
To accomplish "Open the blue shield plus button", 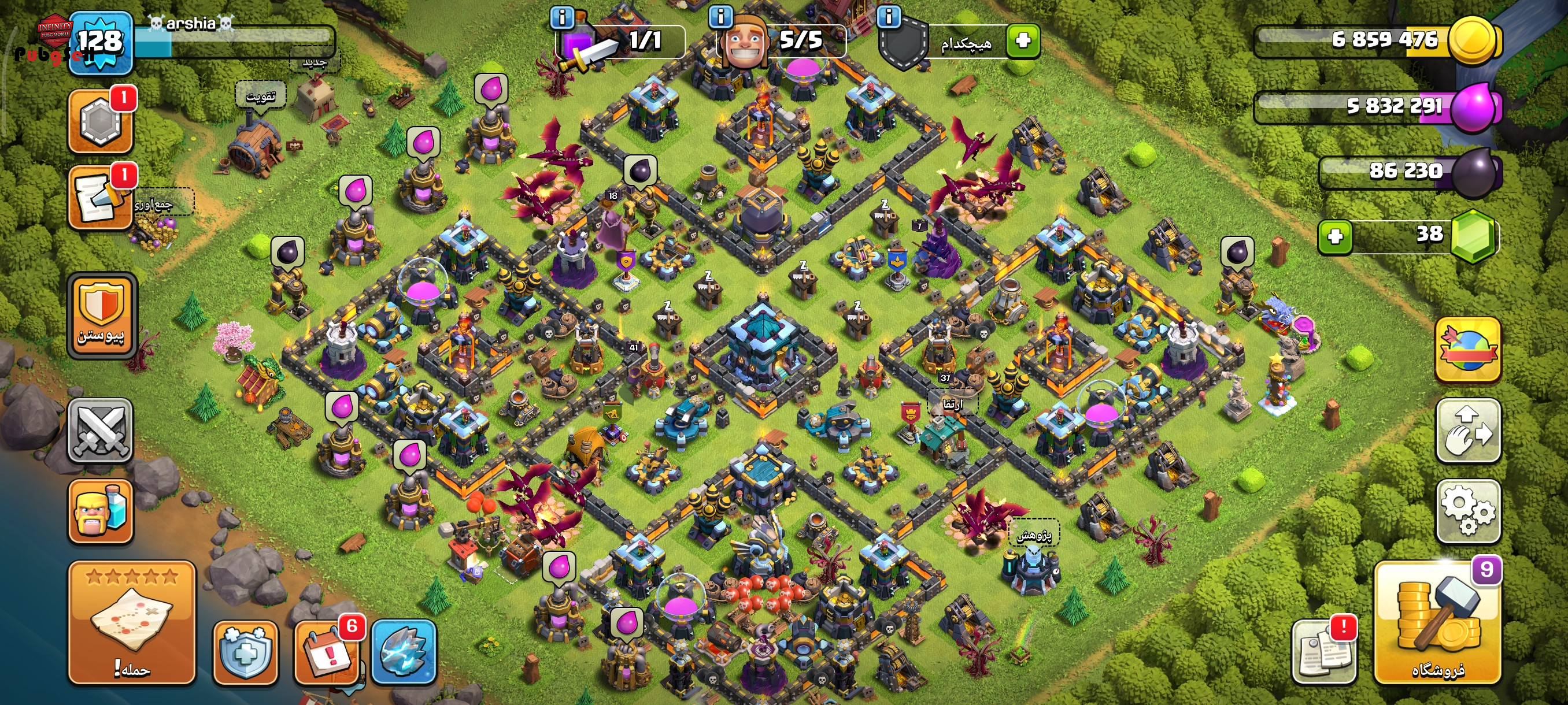I will (x=245, y=652).
